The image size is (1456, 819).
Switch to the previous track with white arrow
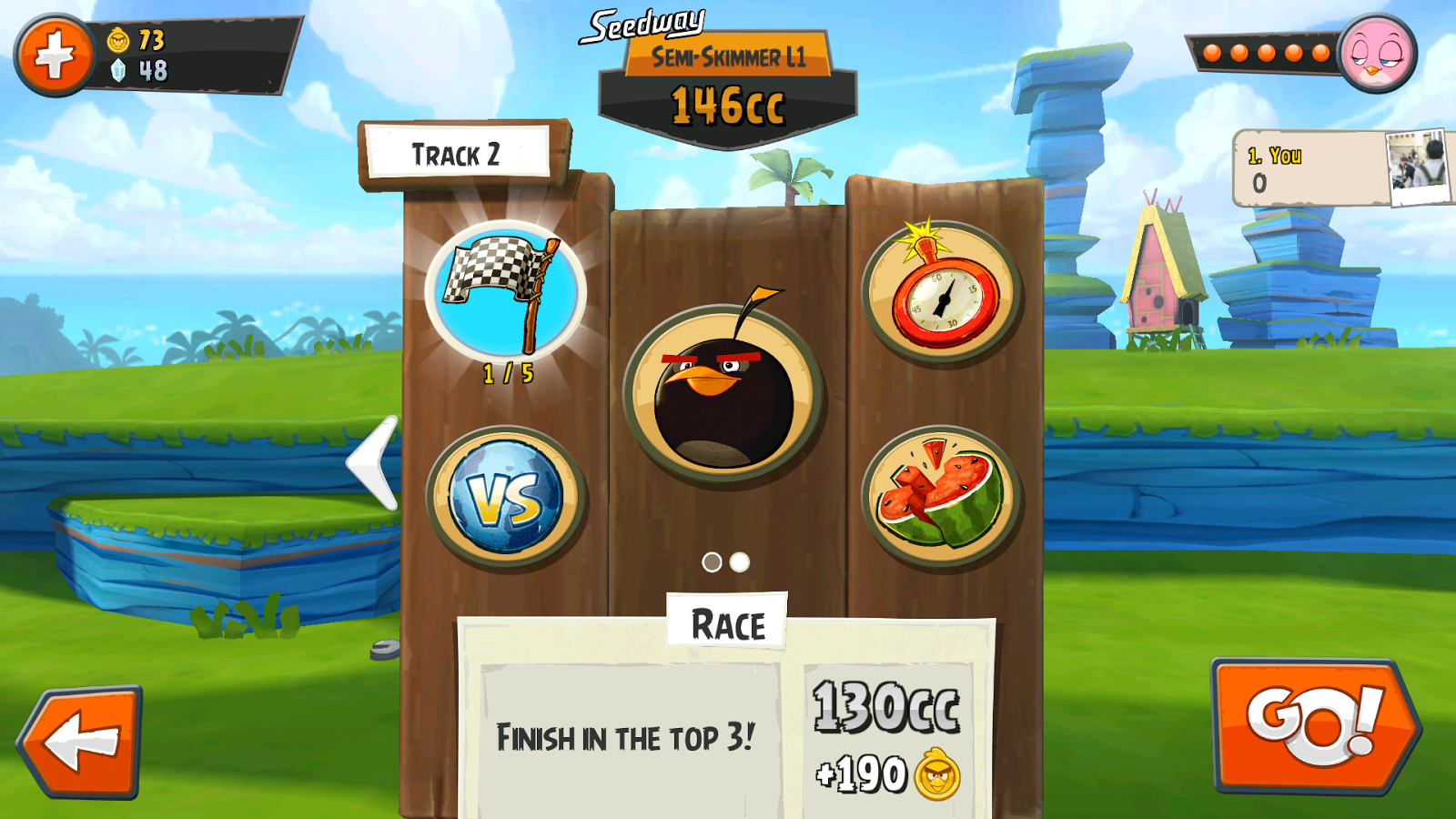pos(374,462)
